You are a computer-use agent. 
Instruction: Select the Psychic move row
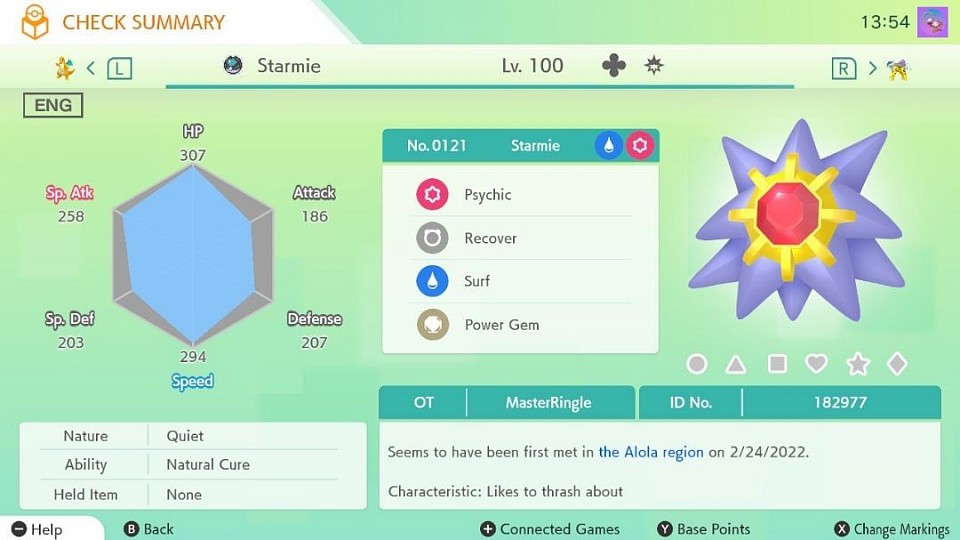pos(520,195)
